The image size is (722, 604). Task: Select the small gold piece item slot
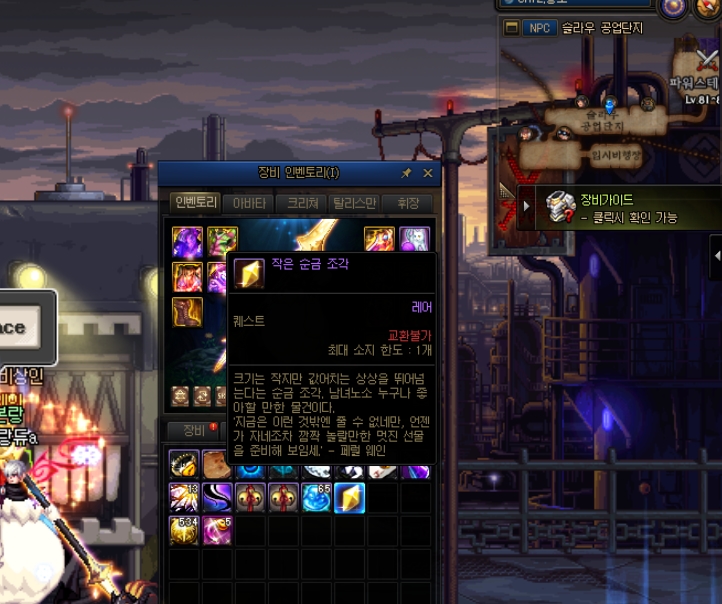click(x=350, y=497)
